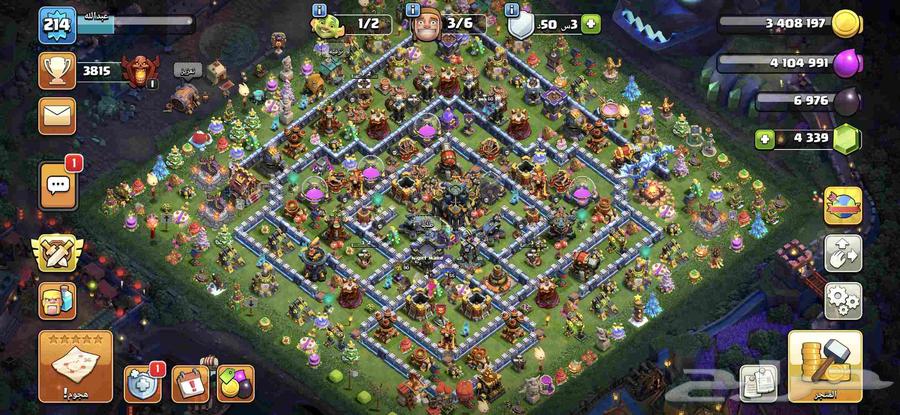Open the notes papers icon beside shop
Image resolution: width=900 pixels, height=415 pixels.
[x=758, y=383]
